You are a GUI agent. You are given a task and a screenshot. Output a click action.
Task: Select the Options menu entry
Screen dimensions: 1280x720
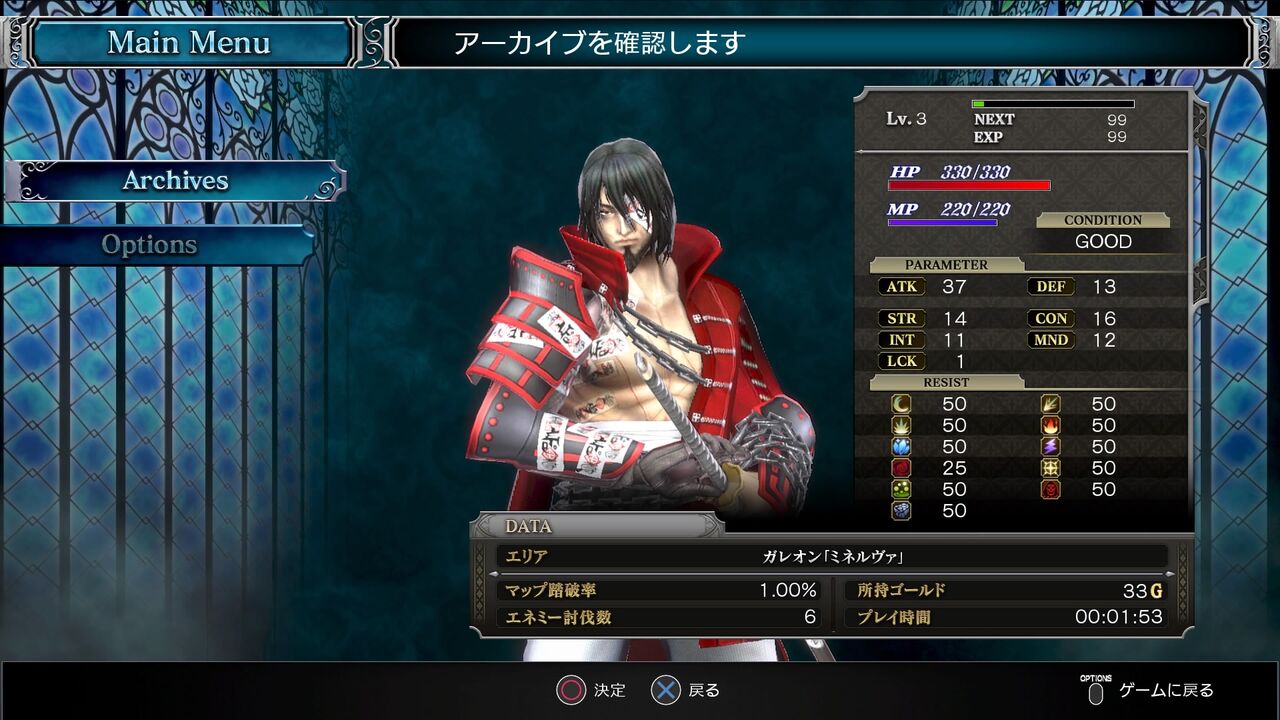pyautogui.click(x=150, y=245)
